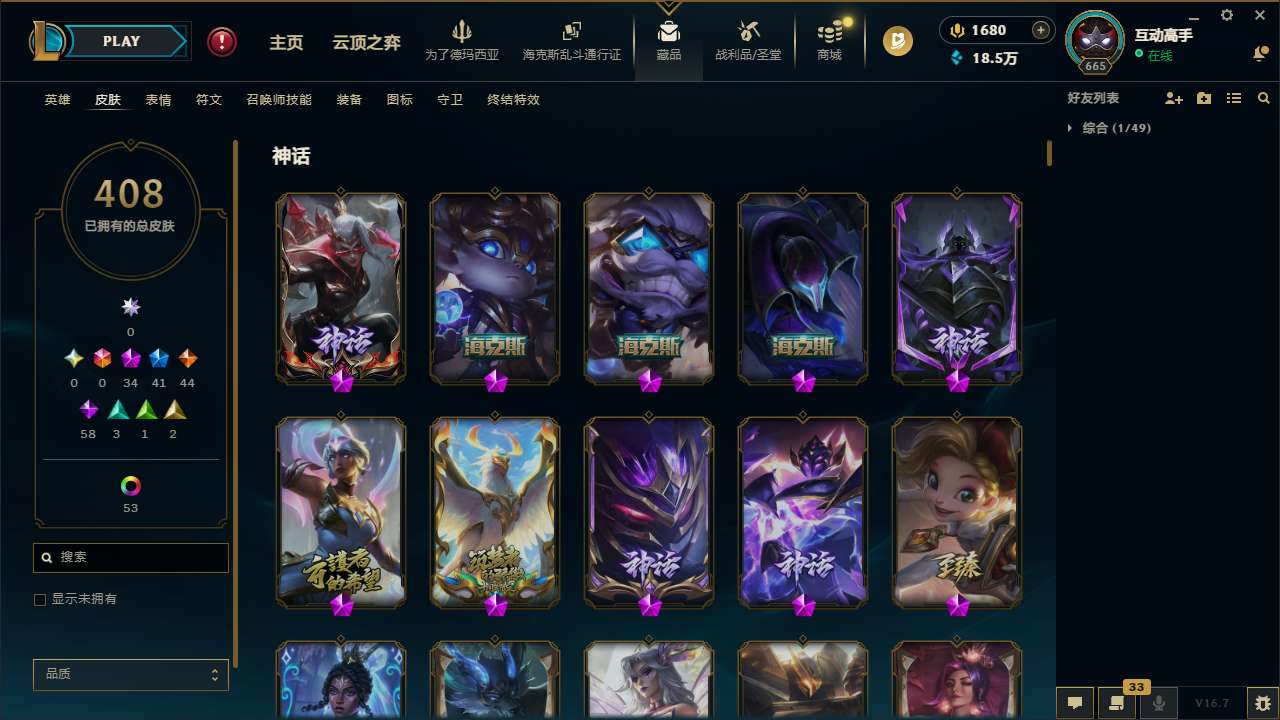Select the first 海克斯 skin card
The height and width of the screenshot is (720, 1280).
[x=495, y=288]
